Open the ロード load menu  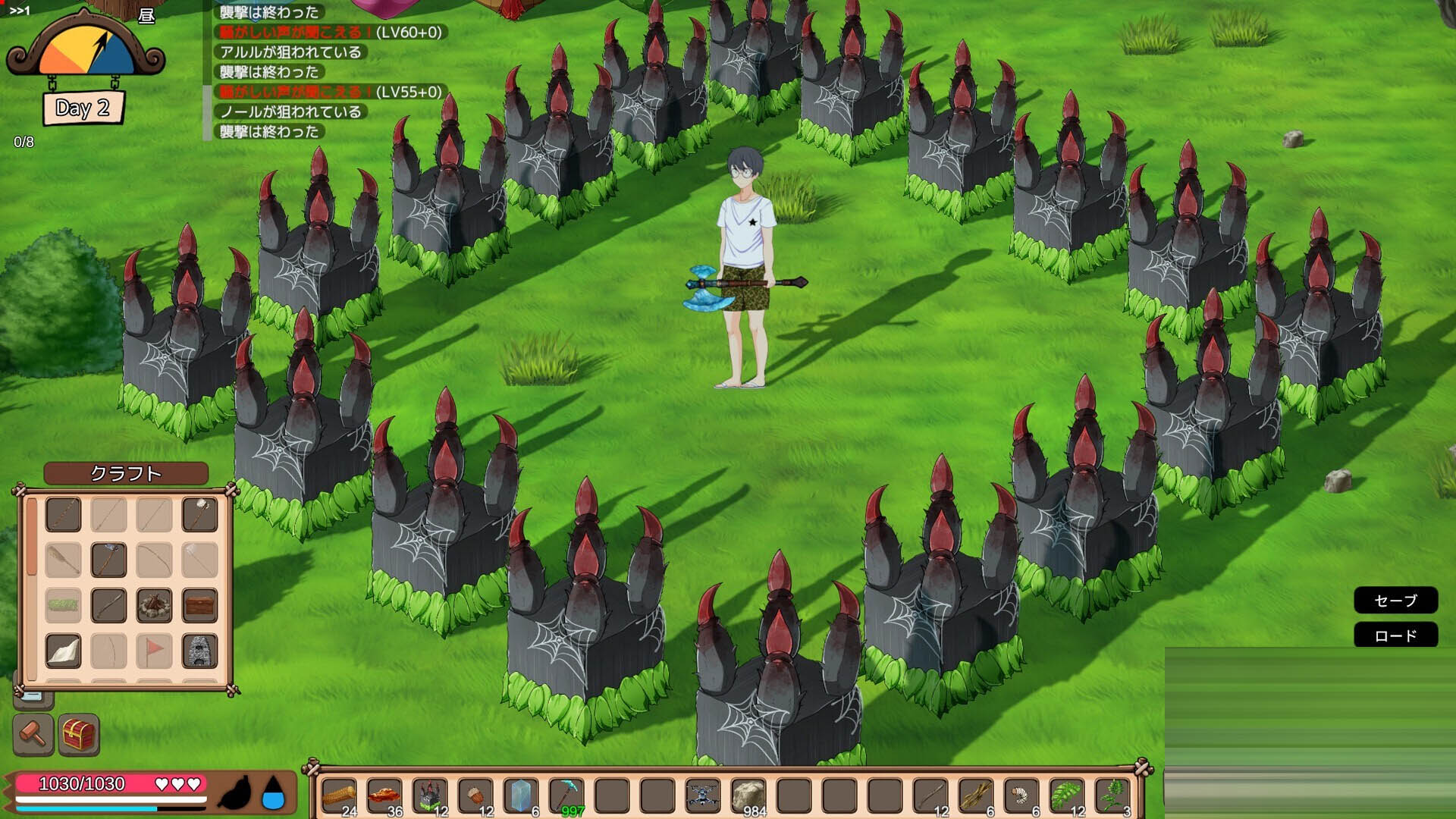click(x=1395, y=635)
